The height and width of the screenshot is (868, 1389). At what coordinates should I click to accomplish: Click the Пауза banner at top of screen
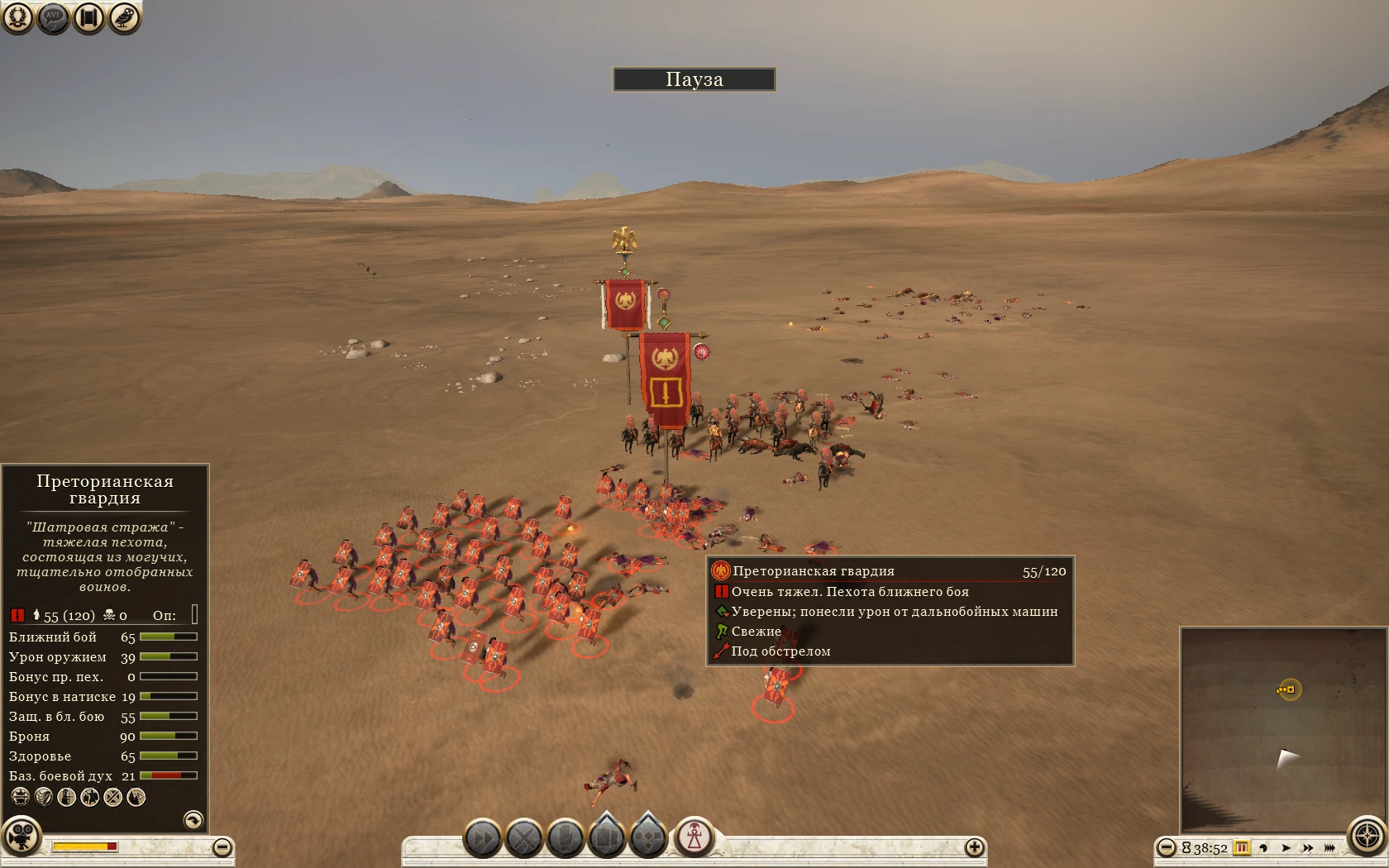[x=694, y=79]
